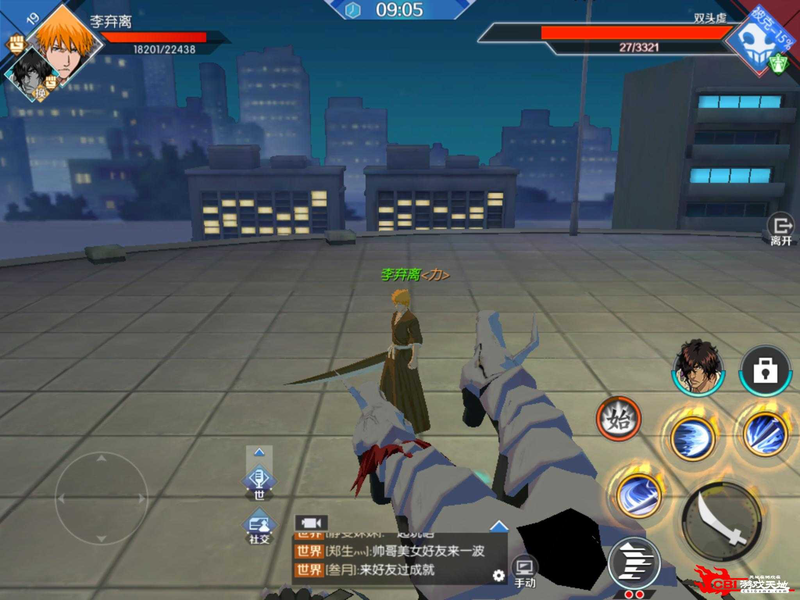
Task: Tap the basic sword attack button
Action: pyautogui.click(x=722, y=521)
